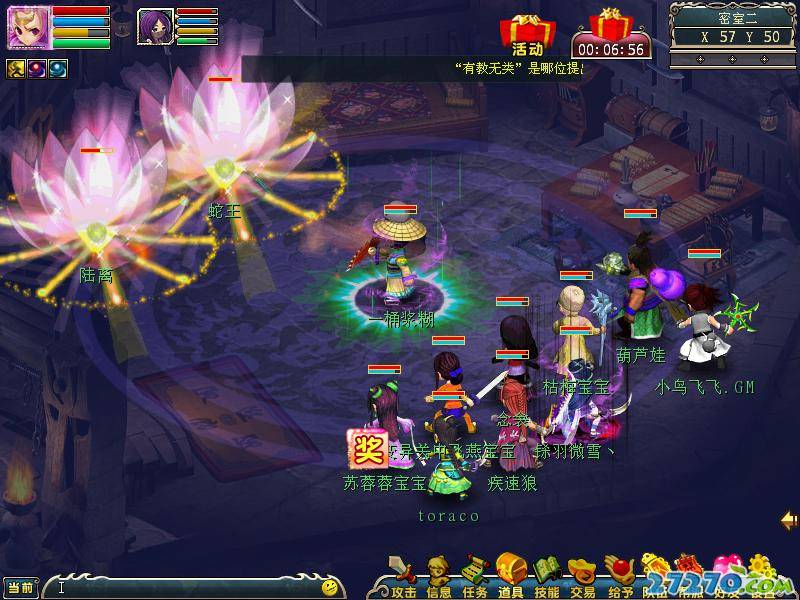Open the 任务 quest scroll
The image size is (800, 600).
[x=475, y=574]
